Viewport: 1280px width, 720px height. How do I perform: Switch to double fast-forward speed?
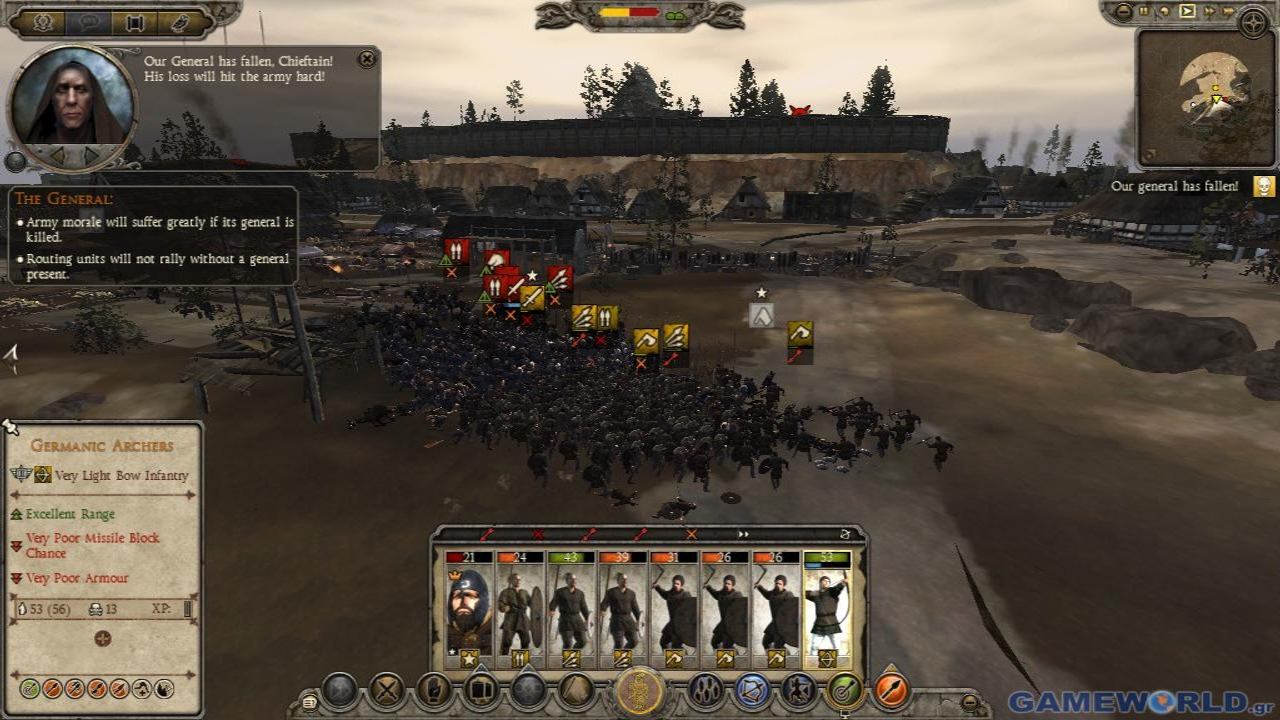pyautogui.click(x=1209, y=12)
